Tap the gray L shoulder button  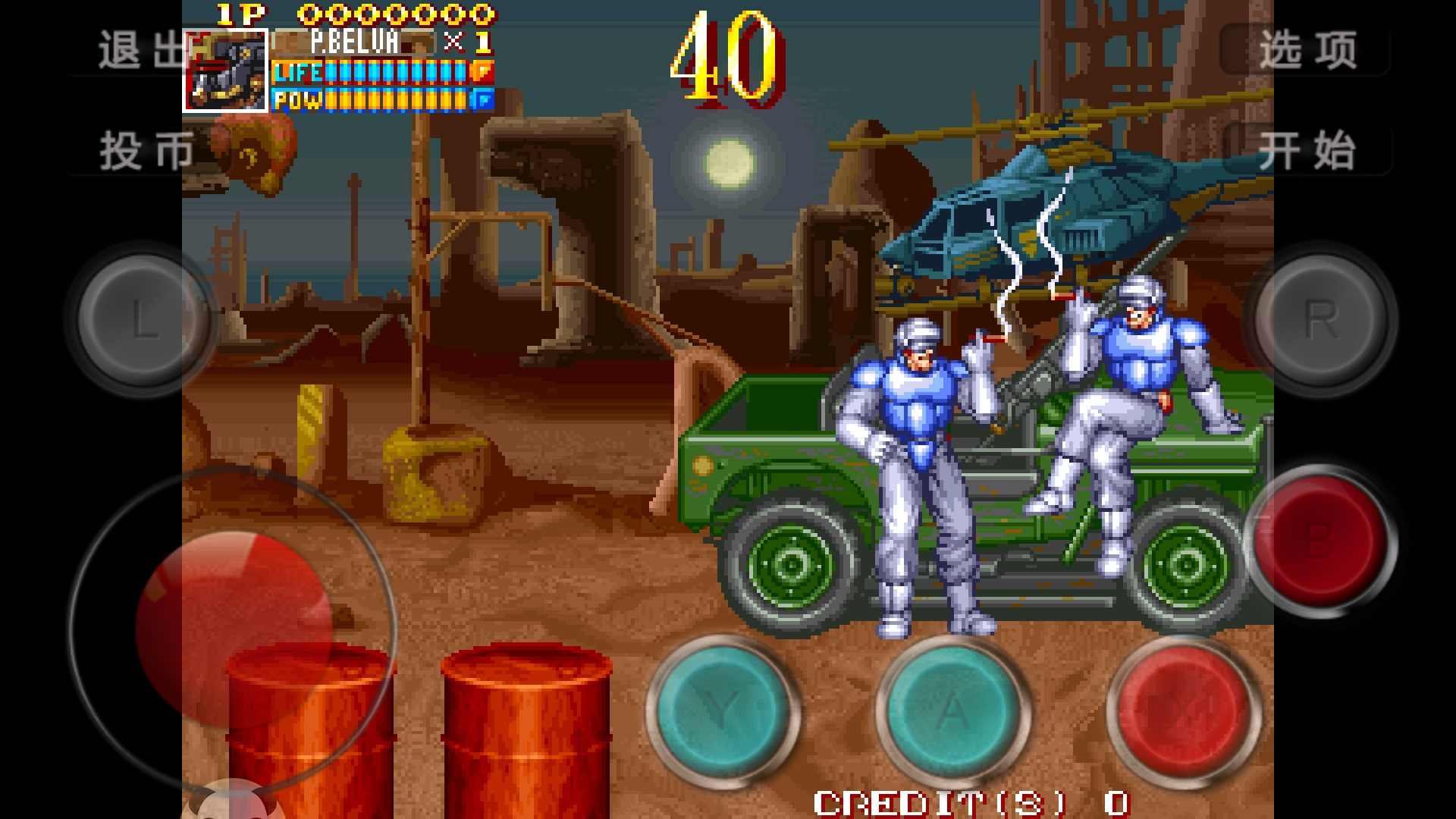[x=143, y=318]
